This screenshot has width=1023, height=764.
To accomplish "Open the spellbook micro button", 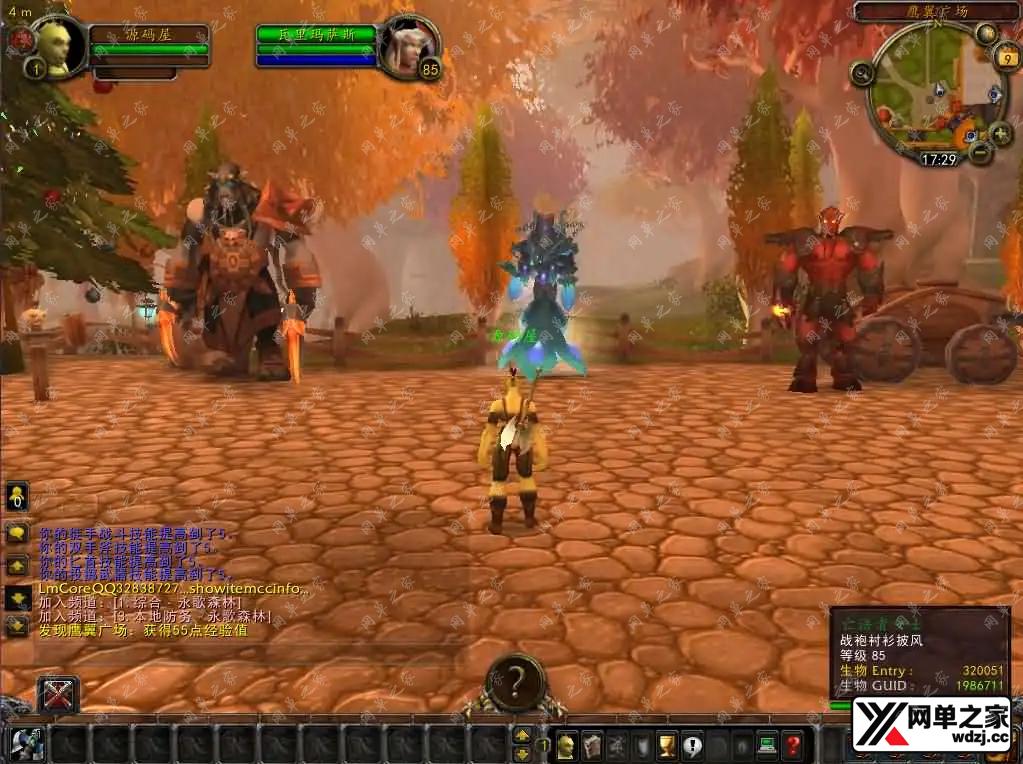I will (x=592, y=745).
